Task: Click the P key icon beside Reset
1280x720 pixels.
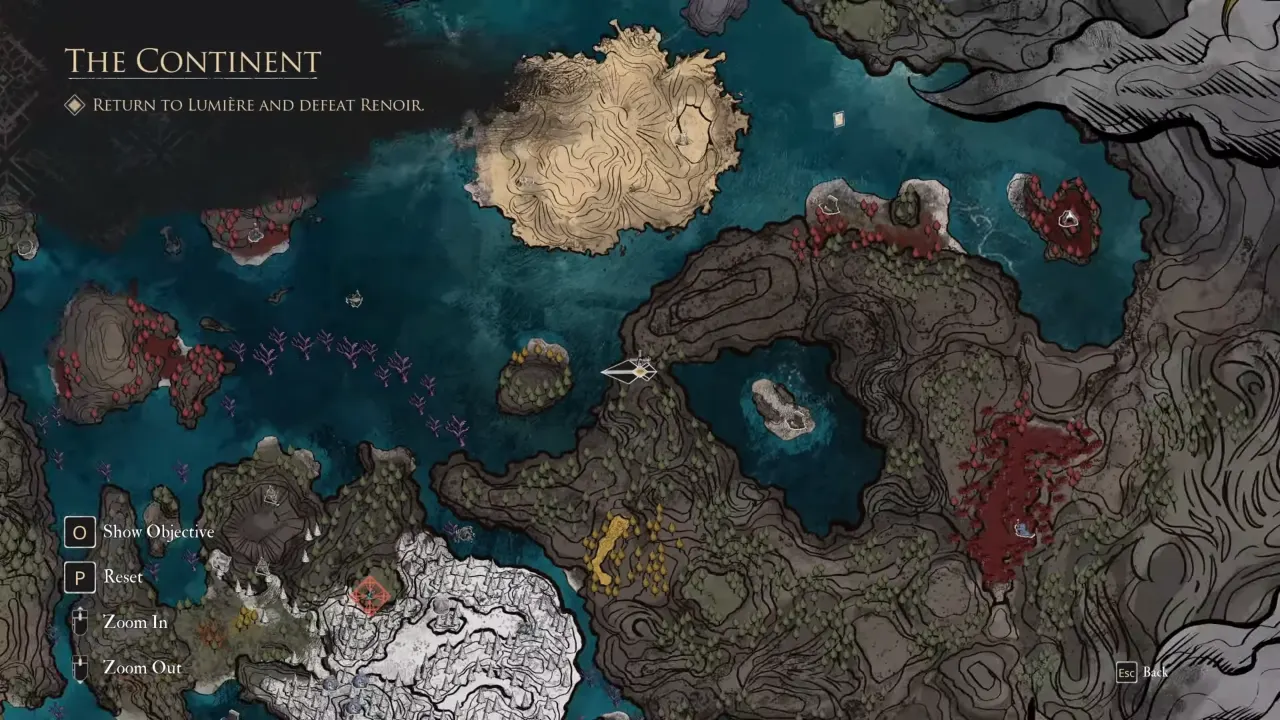Action: click(80, 577)
